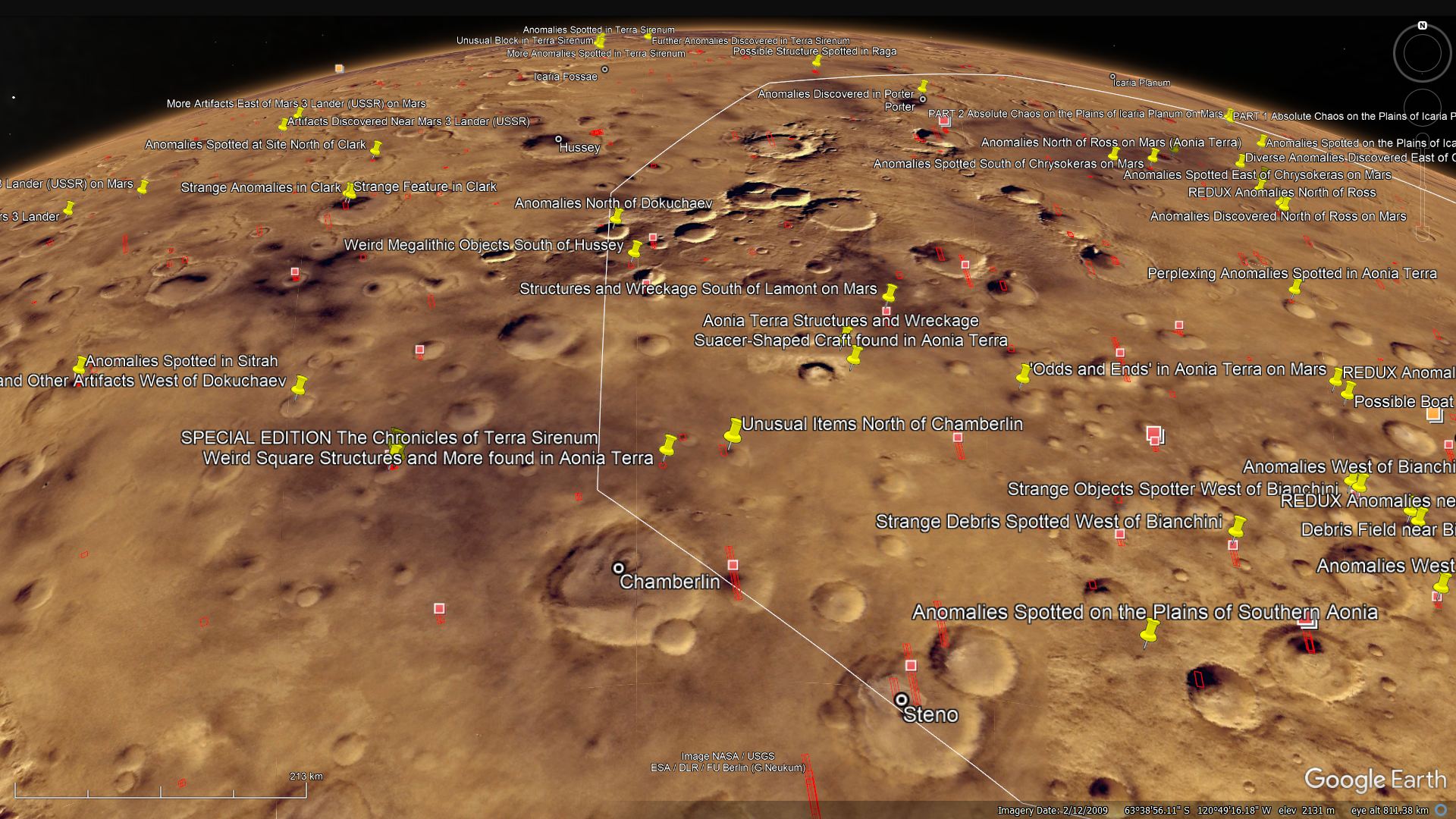
Task: Select the Strange Feature in Clark pin
Action: [x=350, y=190]
